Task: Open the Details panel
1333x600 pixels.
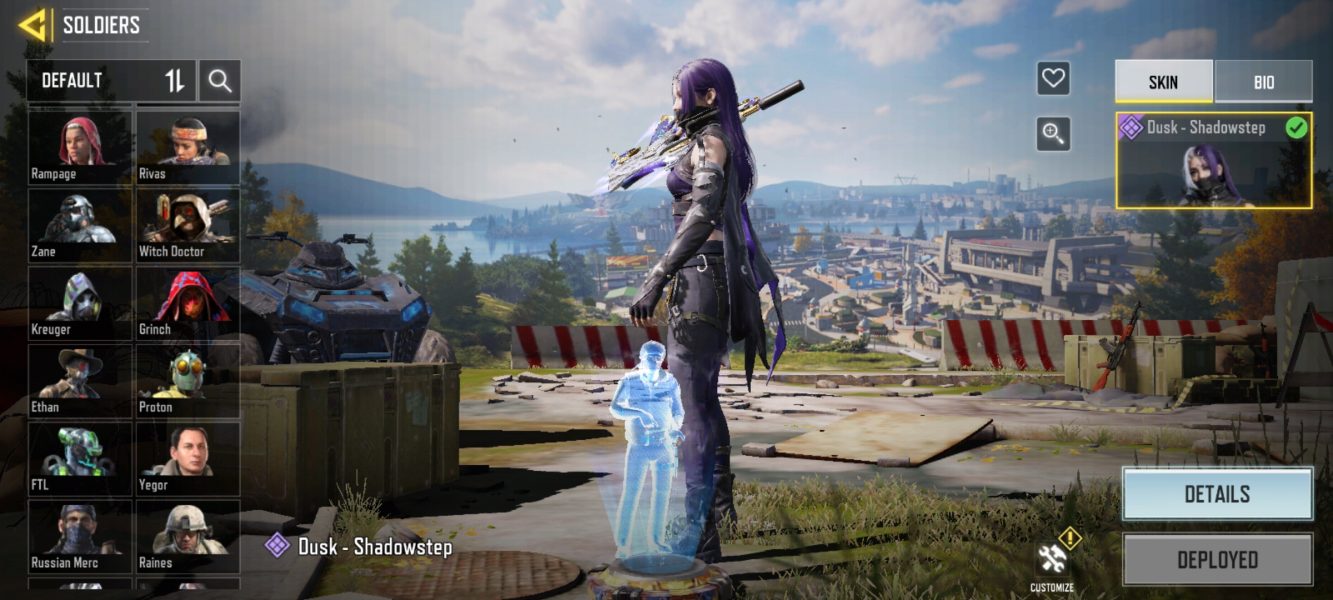Action: 1216,494
